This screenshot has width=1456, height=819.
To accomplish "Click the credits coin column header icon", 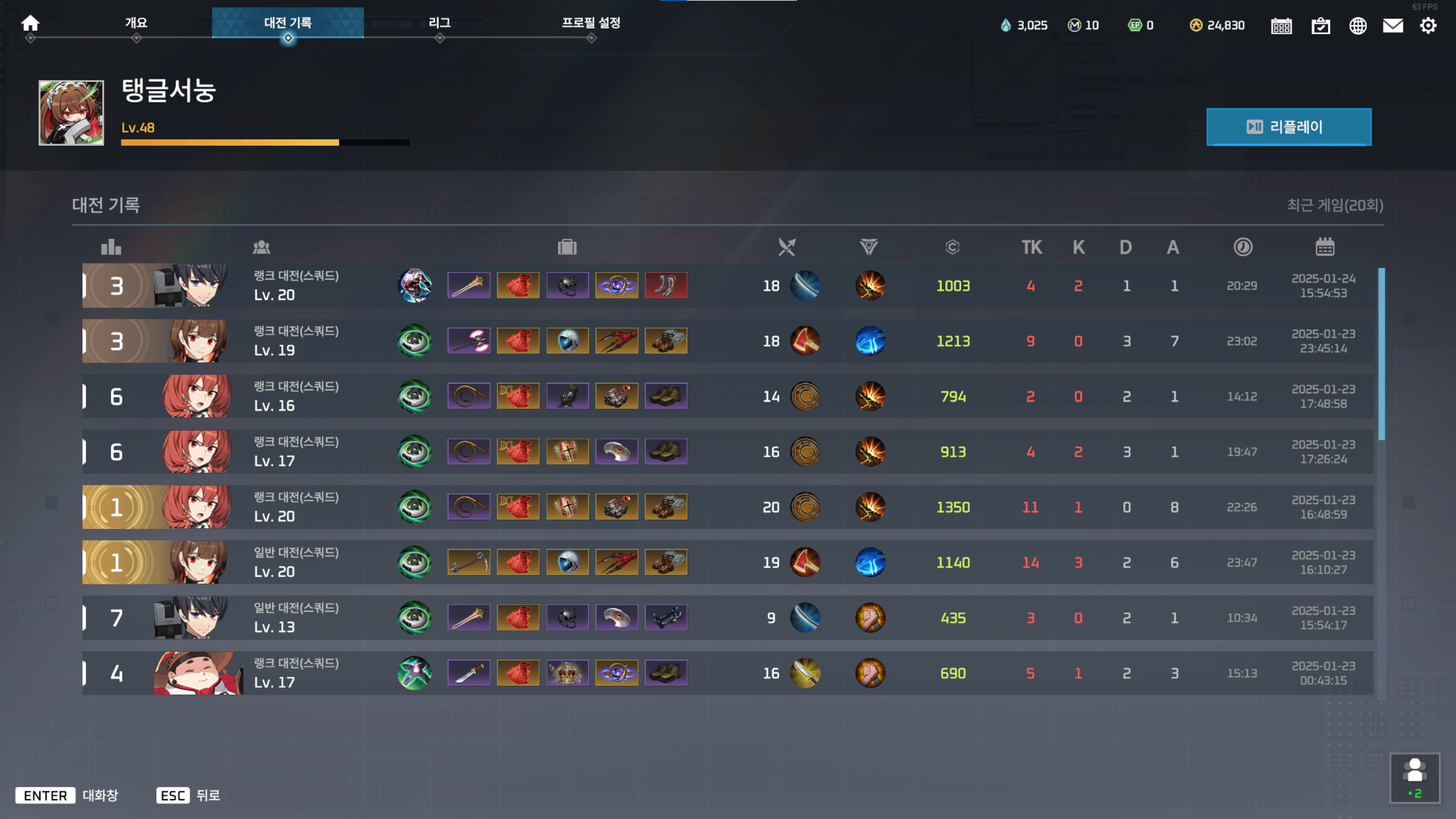I will click(953, 247).
